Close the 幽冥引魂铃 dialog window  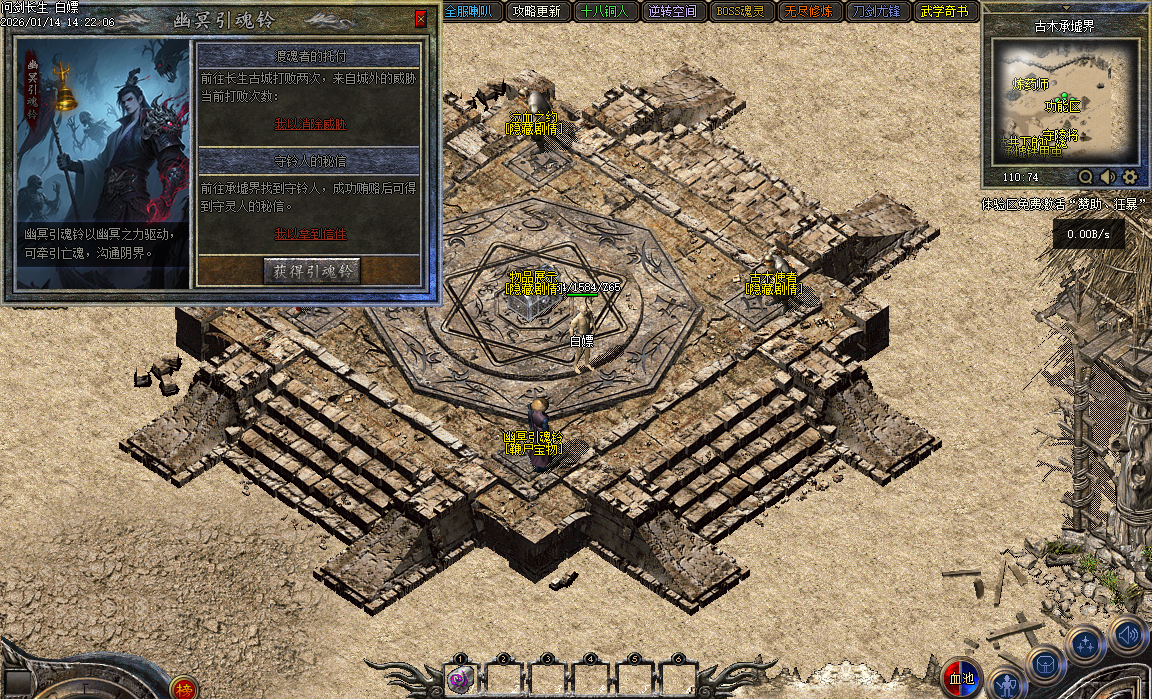(421, 18)
